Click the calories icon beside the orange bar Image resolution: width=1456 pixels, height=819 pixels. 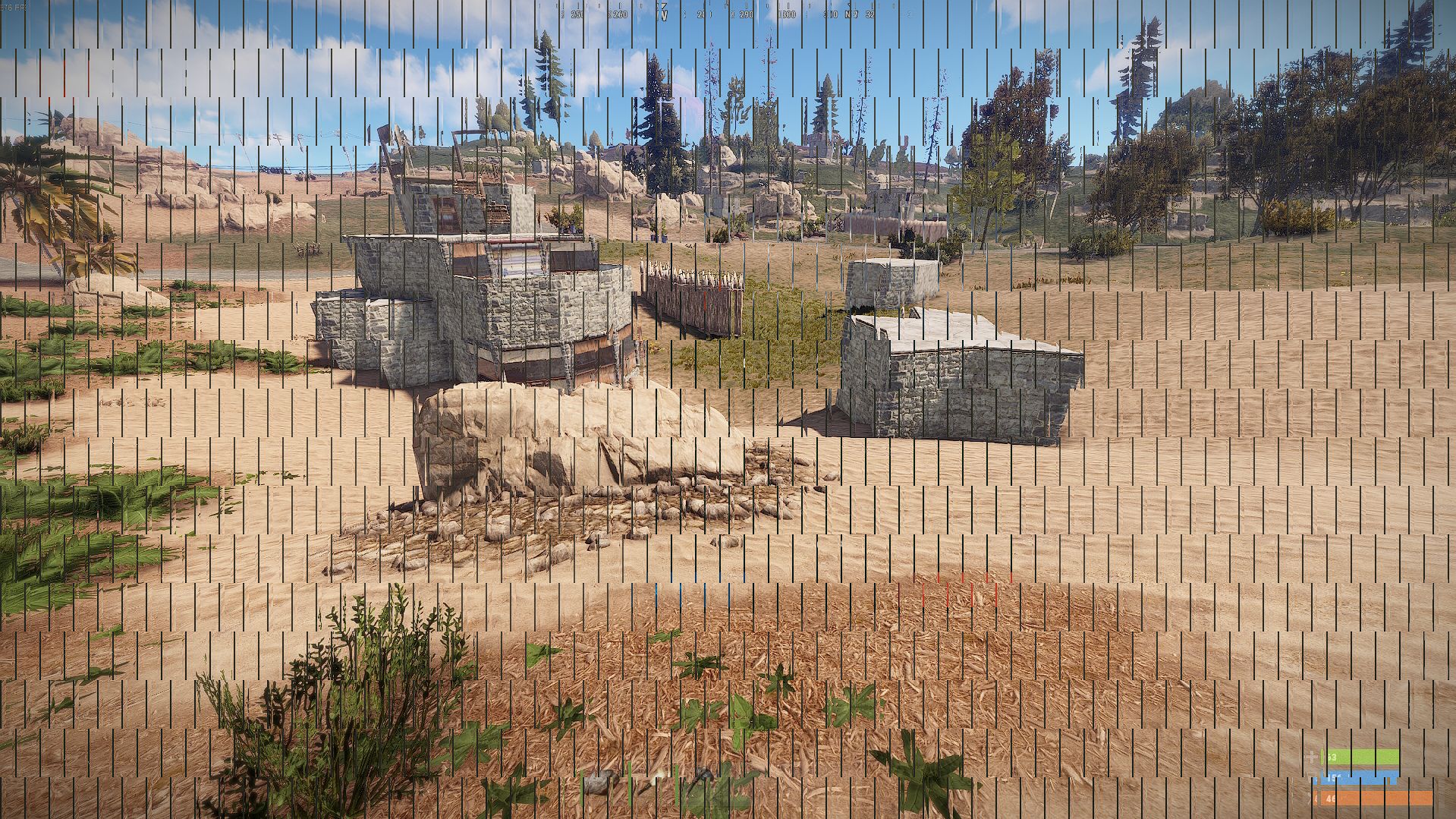1317,799
